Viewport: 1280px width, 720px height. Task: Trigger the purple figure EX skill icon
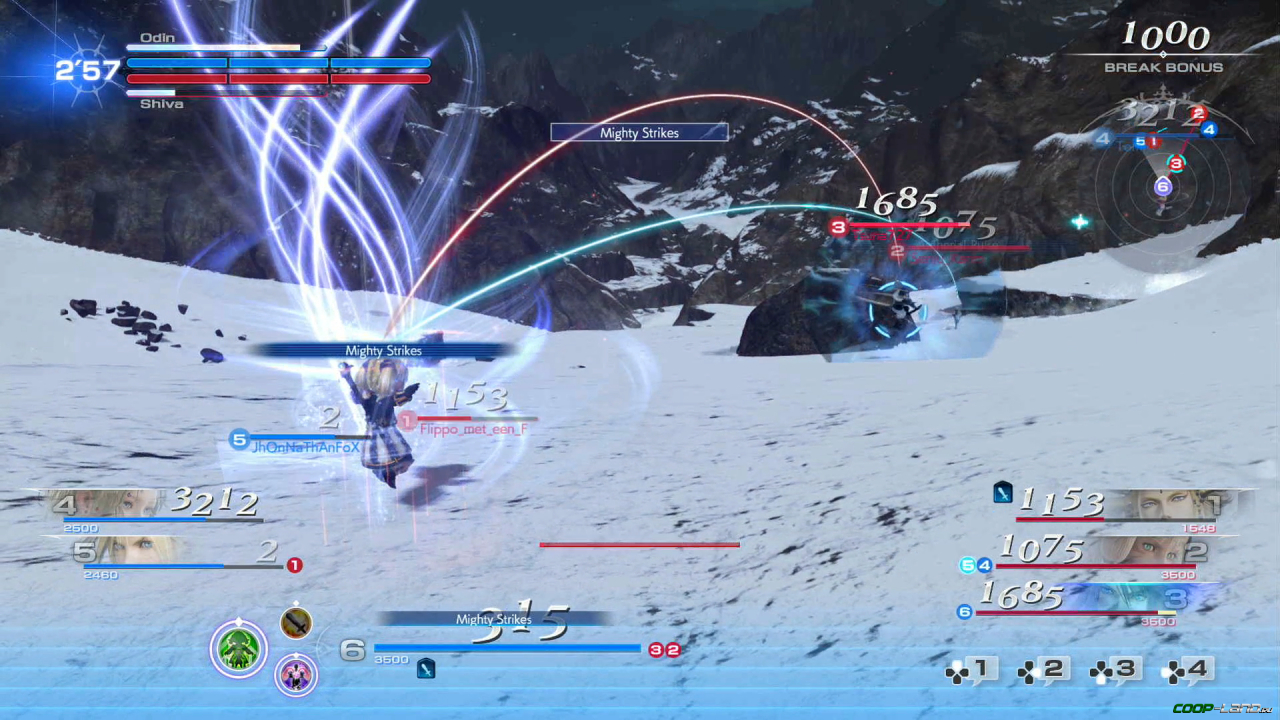pyautogui.click(x=296, y=675)
